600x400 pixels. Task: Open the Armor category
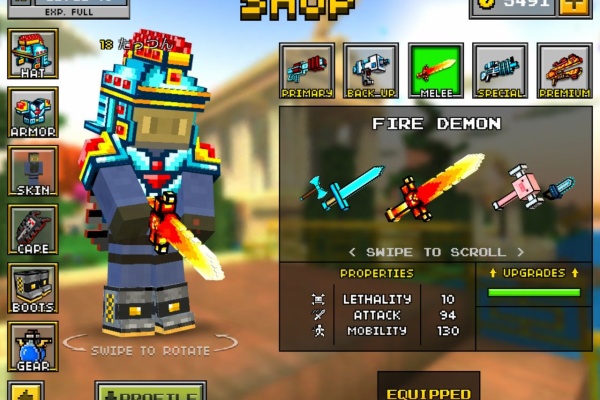pos(32,111)
